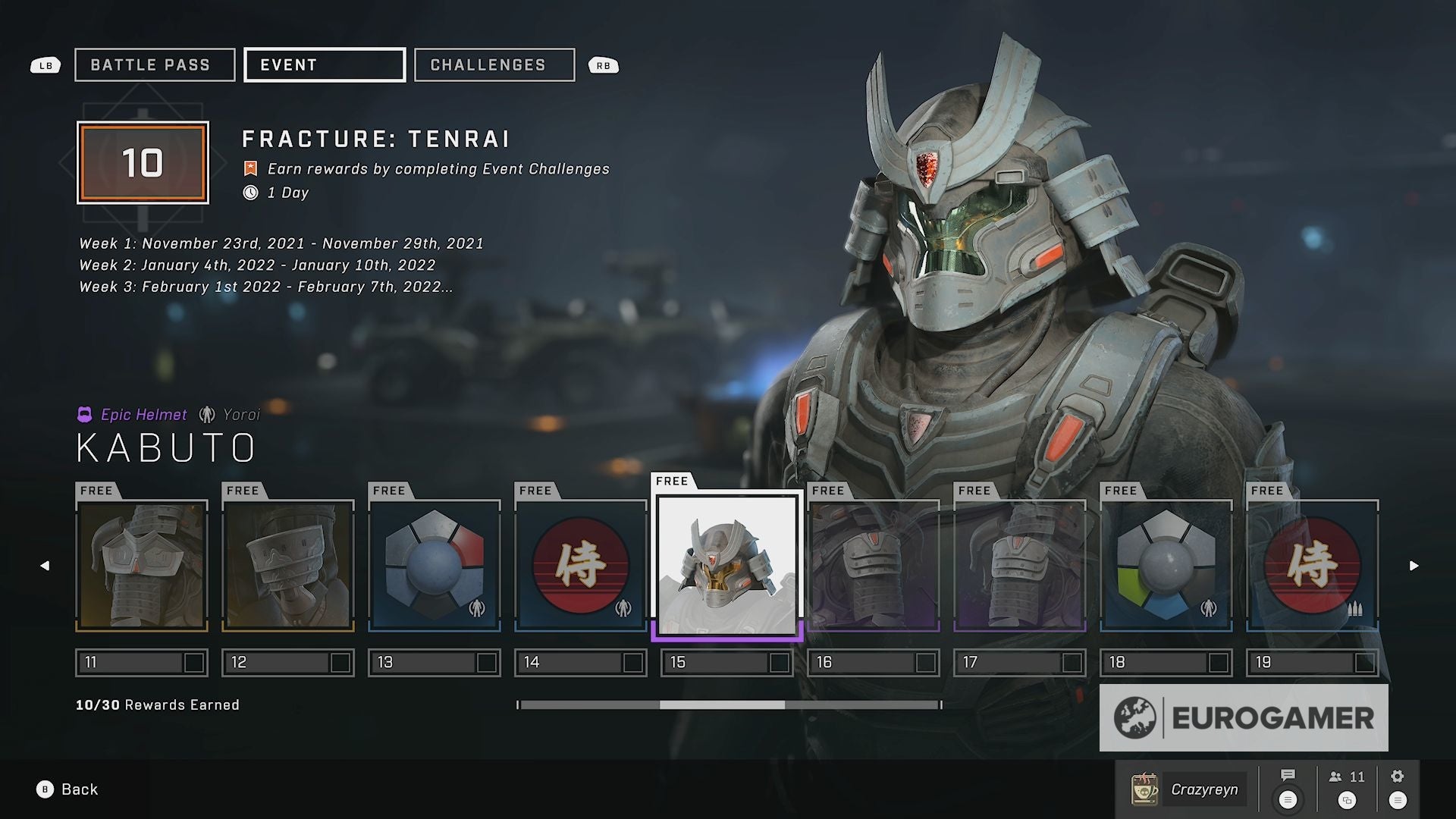Select the tier 14 samurai kanji emblem
Screen dimensions: 1456x819
tap(581, 566)
